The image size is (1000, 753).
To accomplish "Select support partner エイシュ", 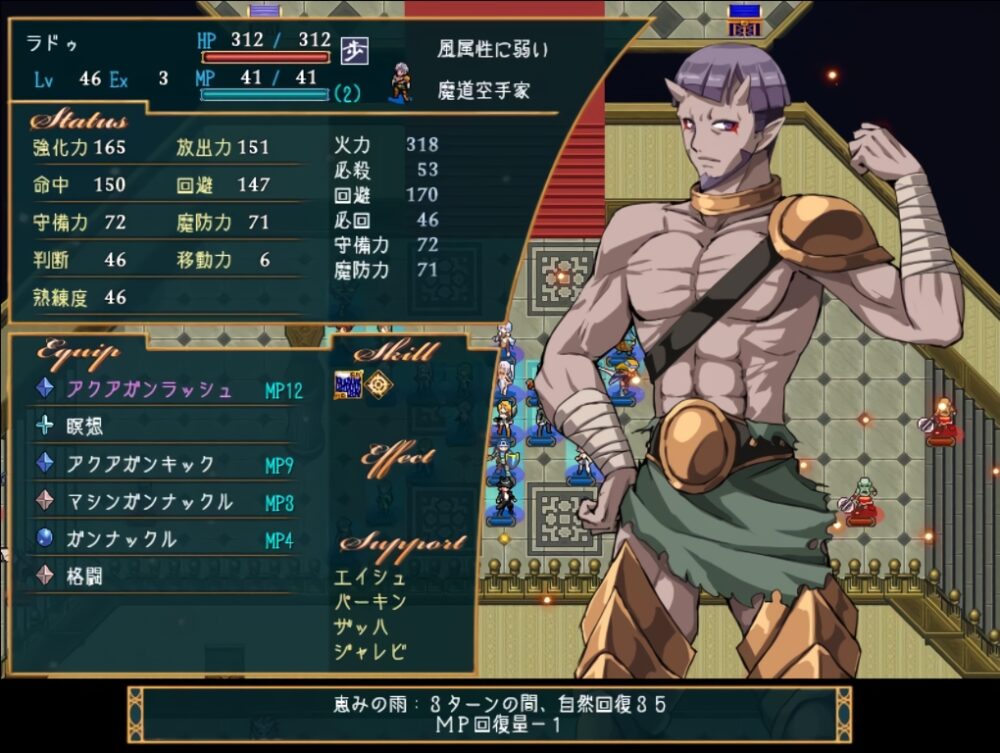I will point(371,577).
